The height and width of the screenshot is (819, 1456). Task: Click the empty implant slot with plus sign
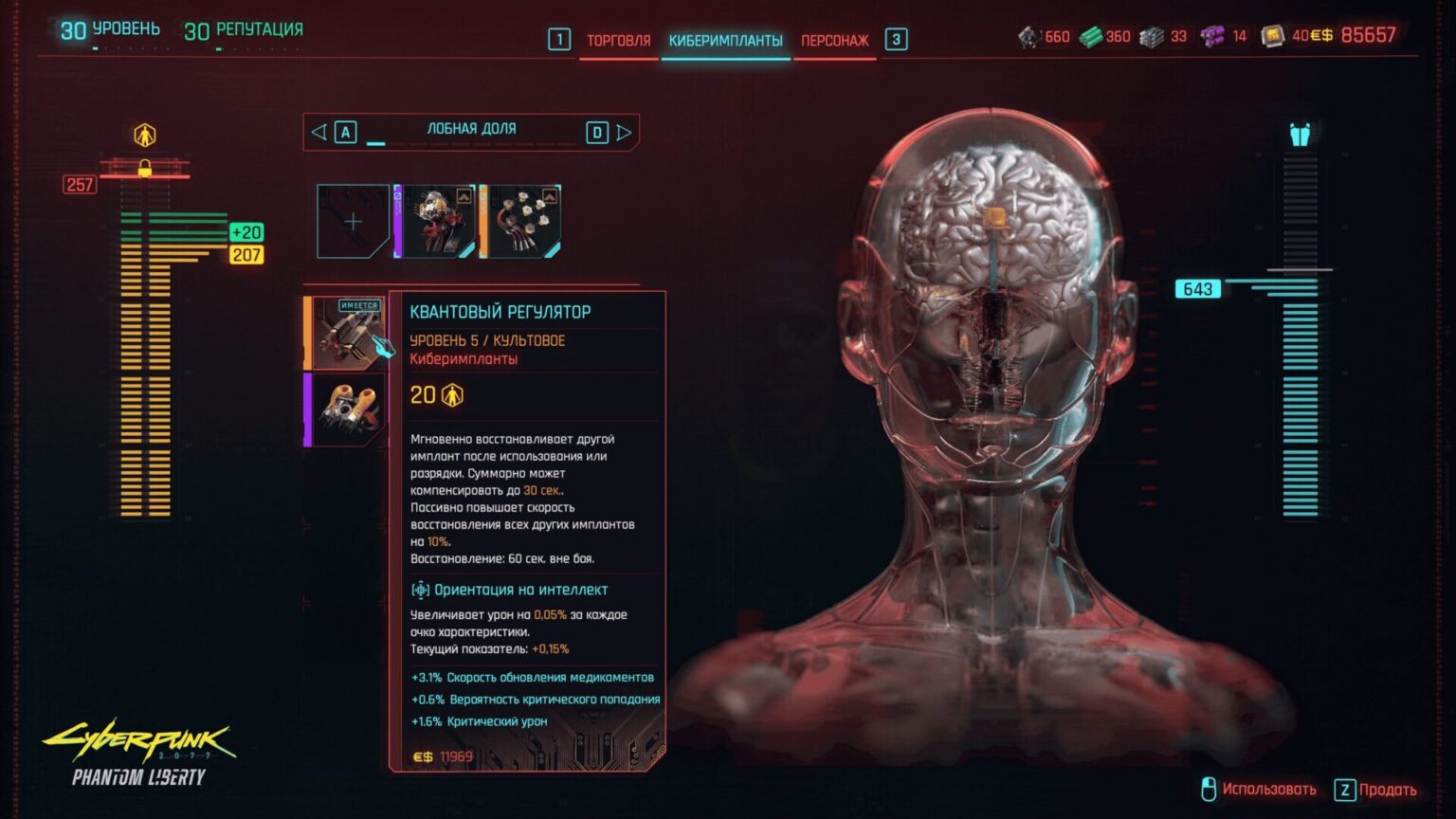tap(353, 221)
